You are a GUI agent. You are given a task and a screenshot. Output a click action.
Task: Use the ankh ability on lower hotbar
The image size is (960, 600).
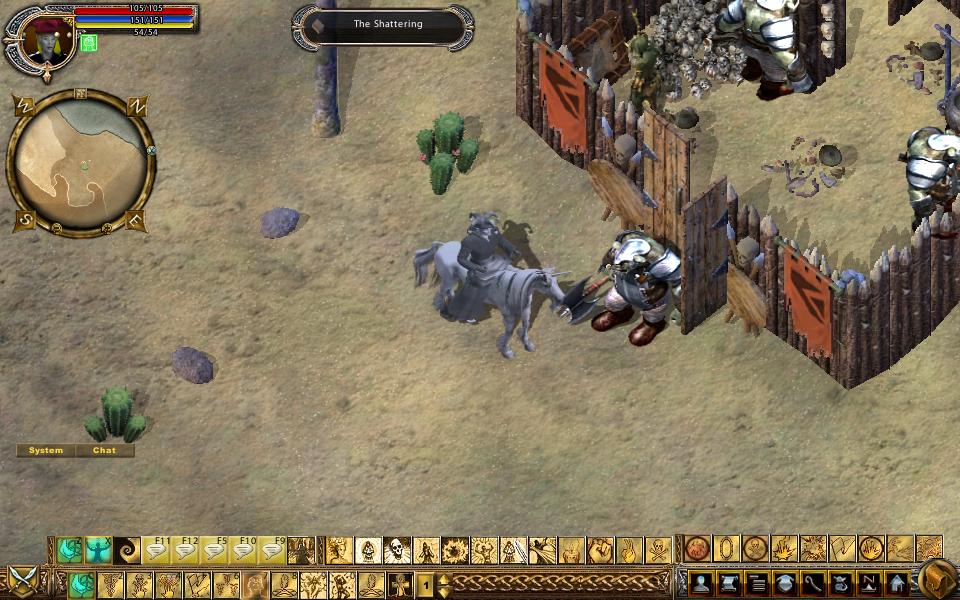click(x=400, y=583)
